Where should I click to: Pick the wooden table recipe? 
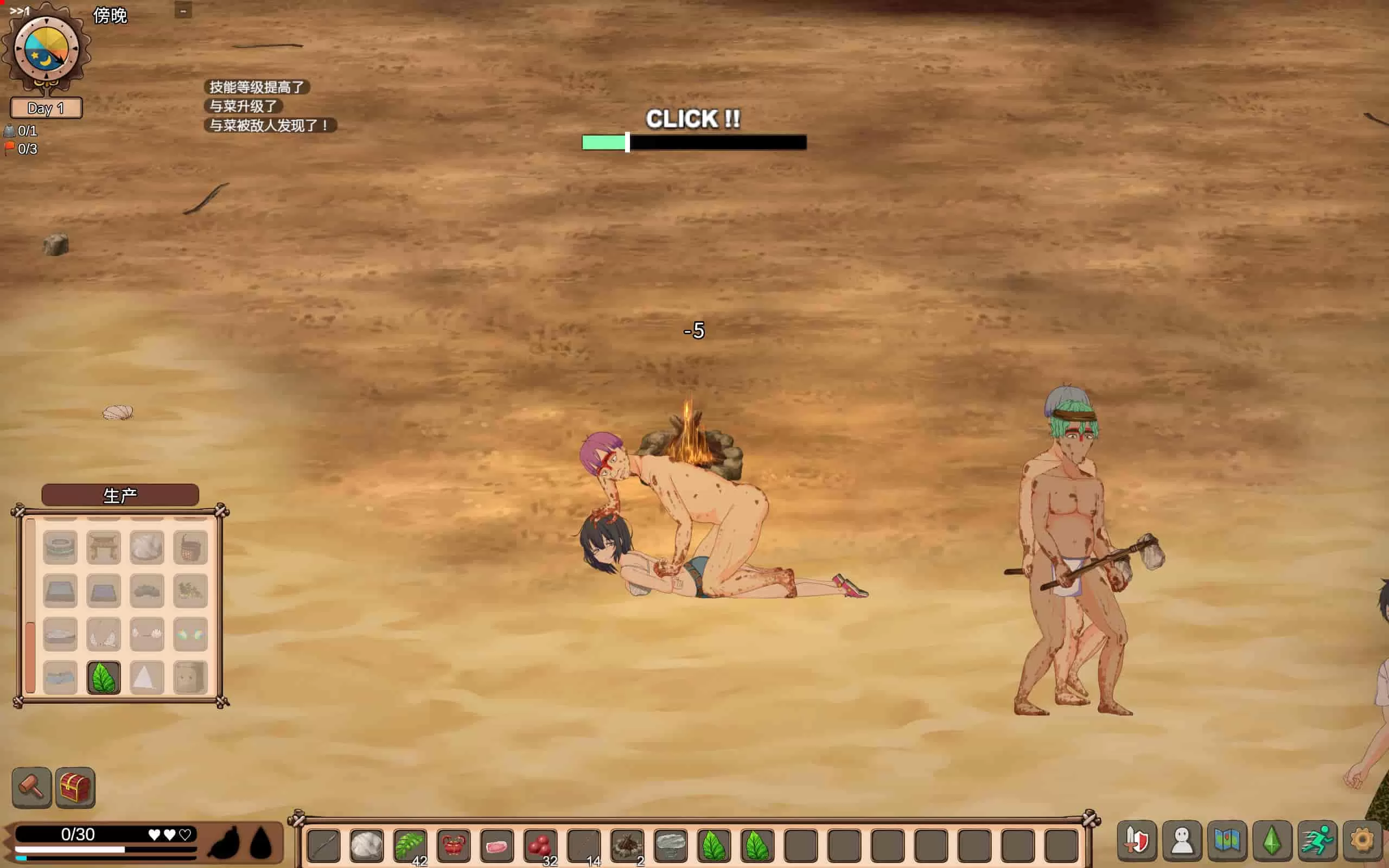[x=104, y=547]
